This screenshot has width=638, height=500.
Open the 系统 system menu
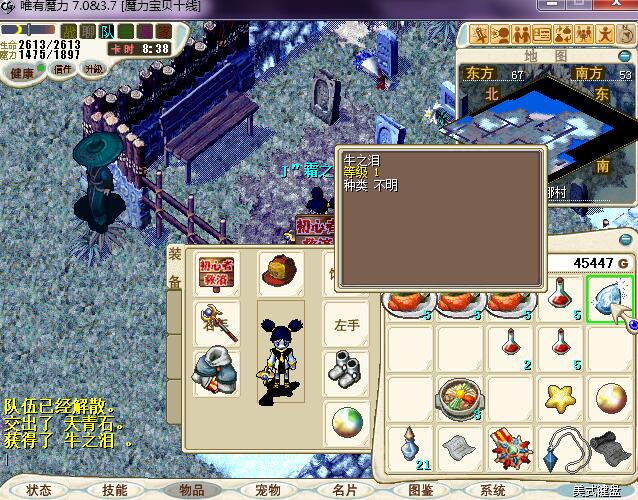click(493, 490)
